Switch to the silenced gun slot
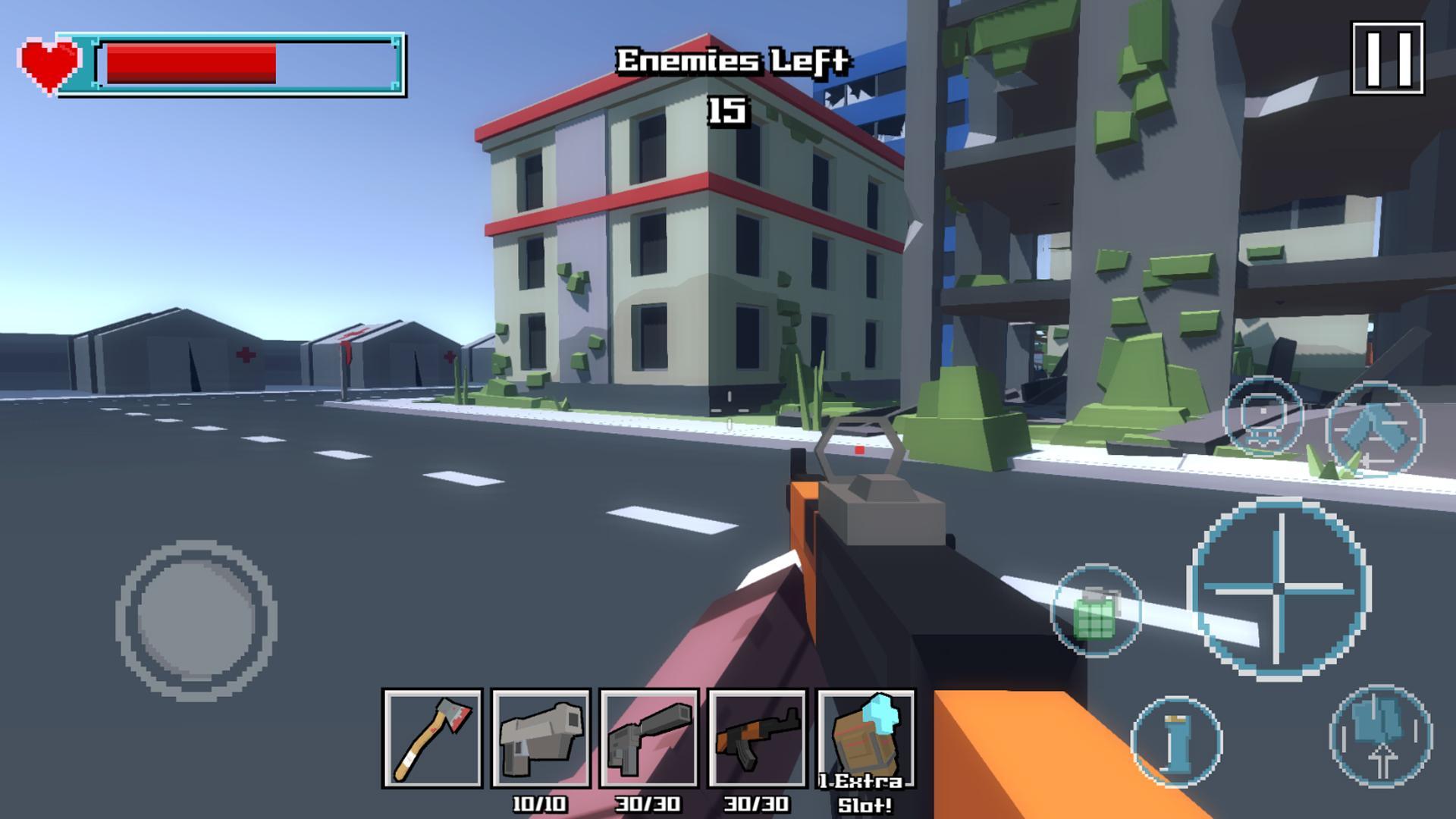1456x819 pixels. [649, 738]
